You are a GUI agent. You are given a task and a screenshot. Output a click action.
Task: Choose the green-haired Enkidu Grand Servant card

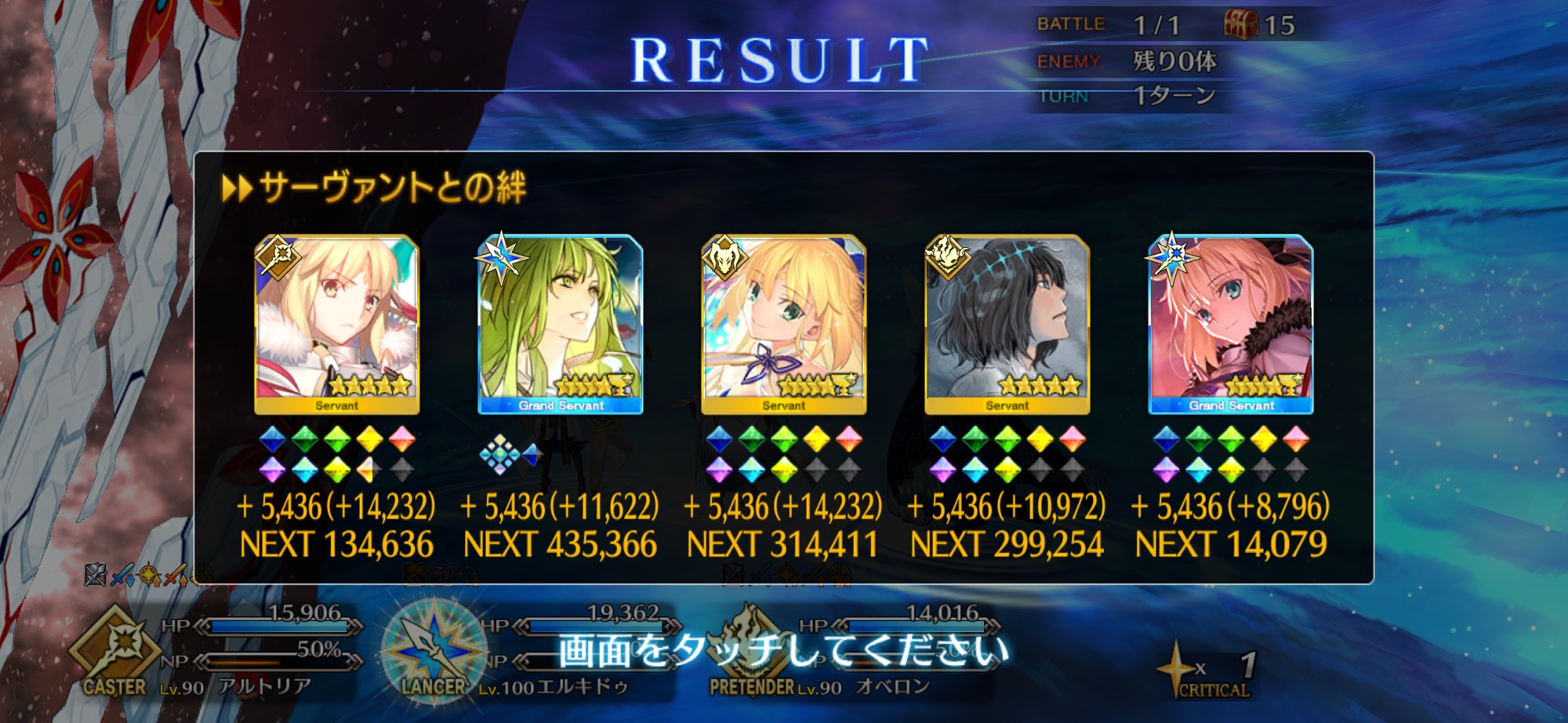point(560,323)
